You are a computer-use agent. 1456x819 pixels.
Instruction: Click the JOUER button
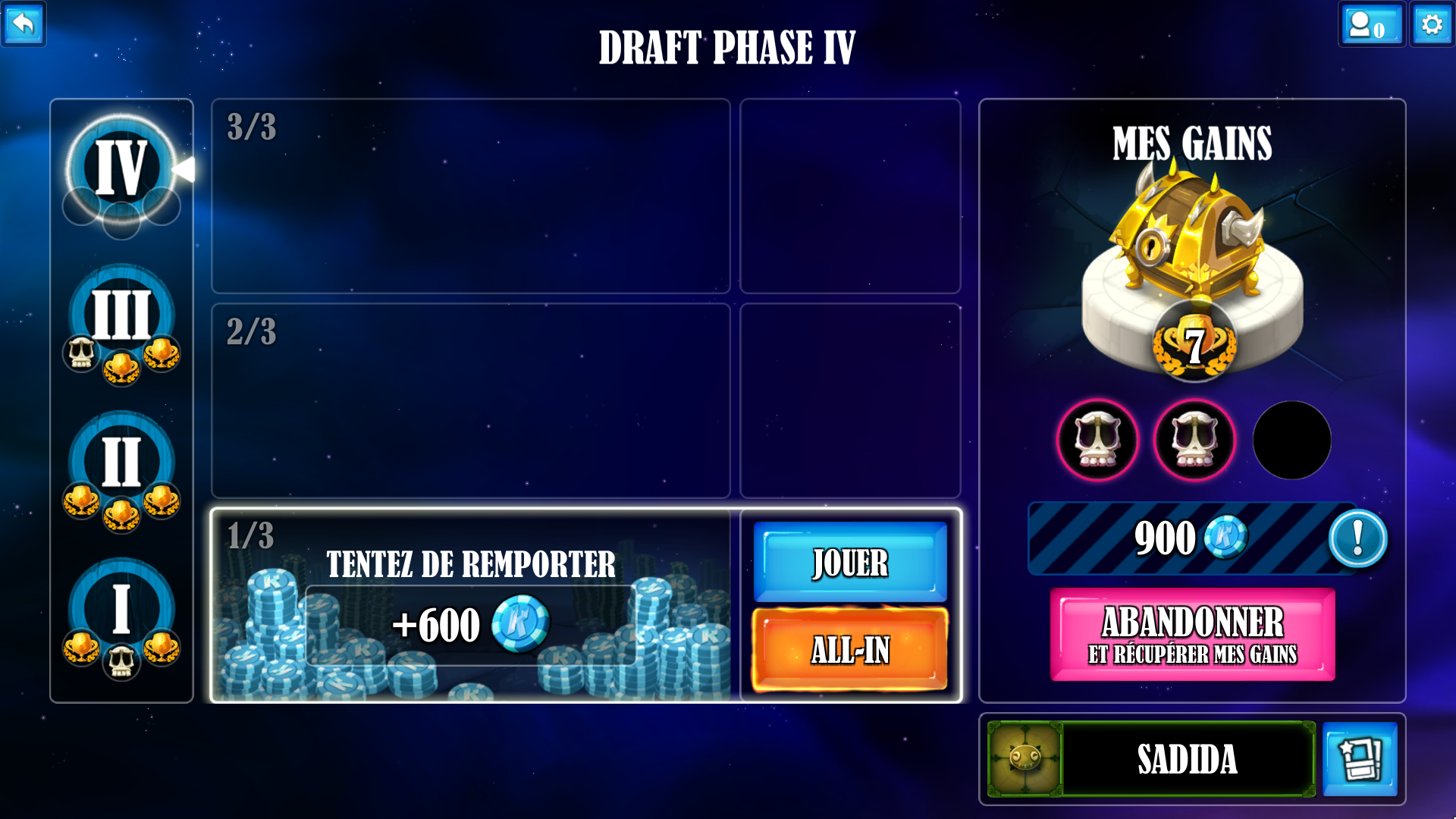pos(850,562)
